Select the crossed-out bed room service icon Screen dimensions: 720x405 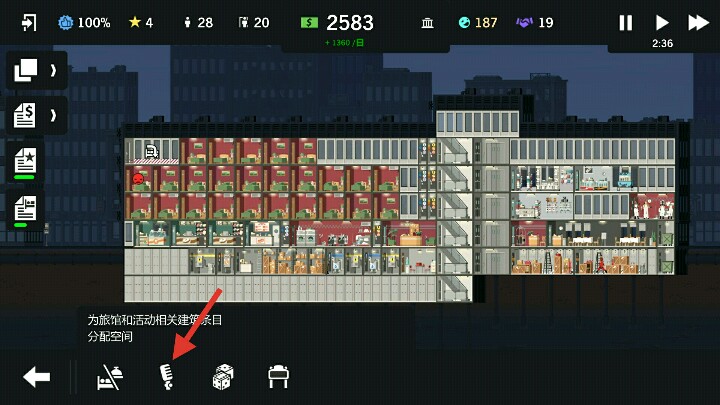tap(110, 377)
